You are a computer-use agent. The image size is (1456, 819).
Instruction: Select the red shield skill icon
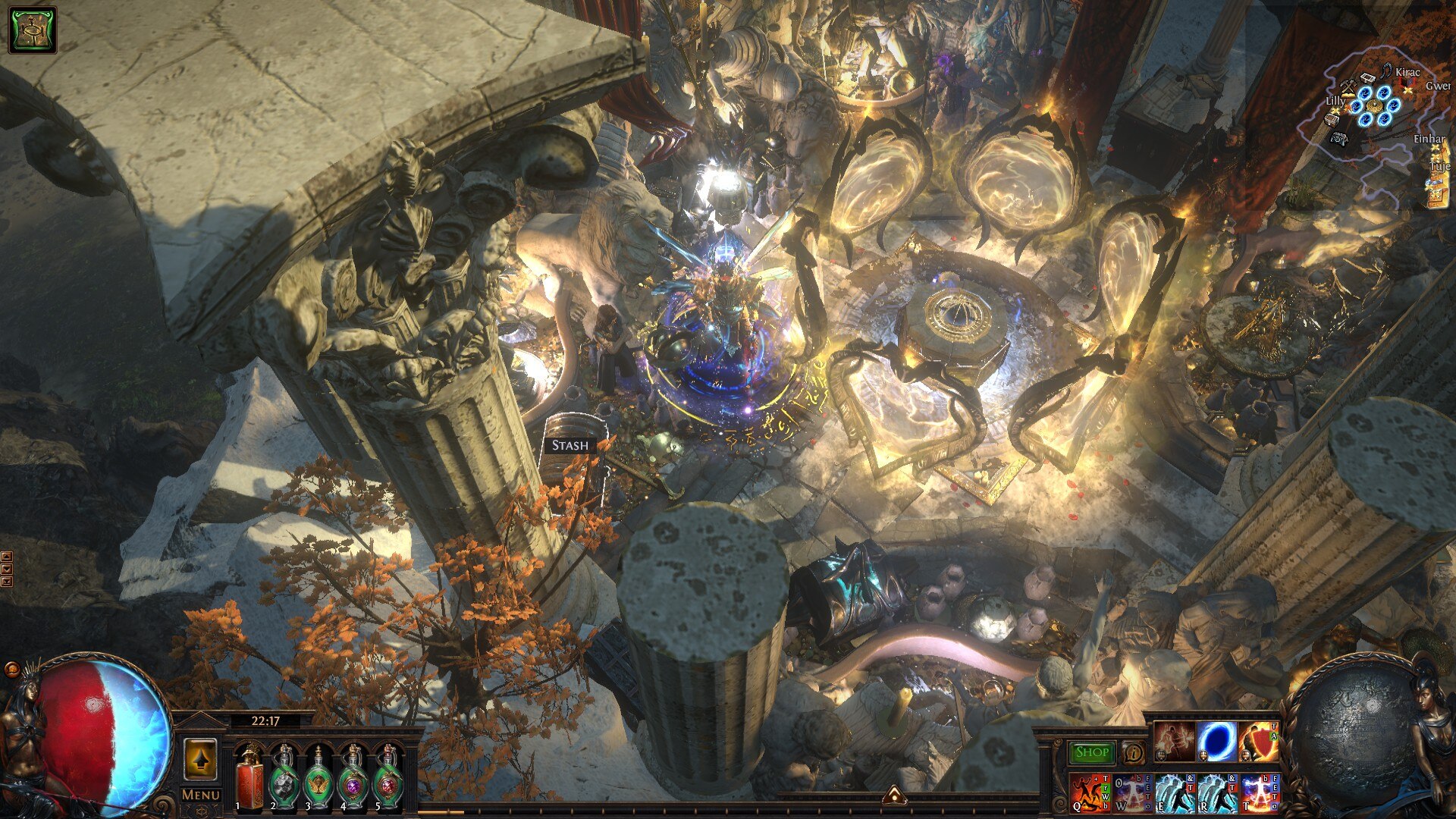click(1259, 742)
